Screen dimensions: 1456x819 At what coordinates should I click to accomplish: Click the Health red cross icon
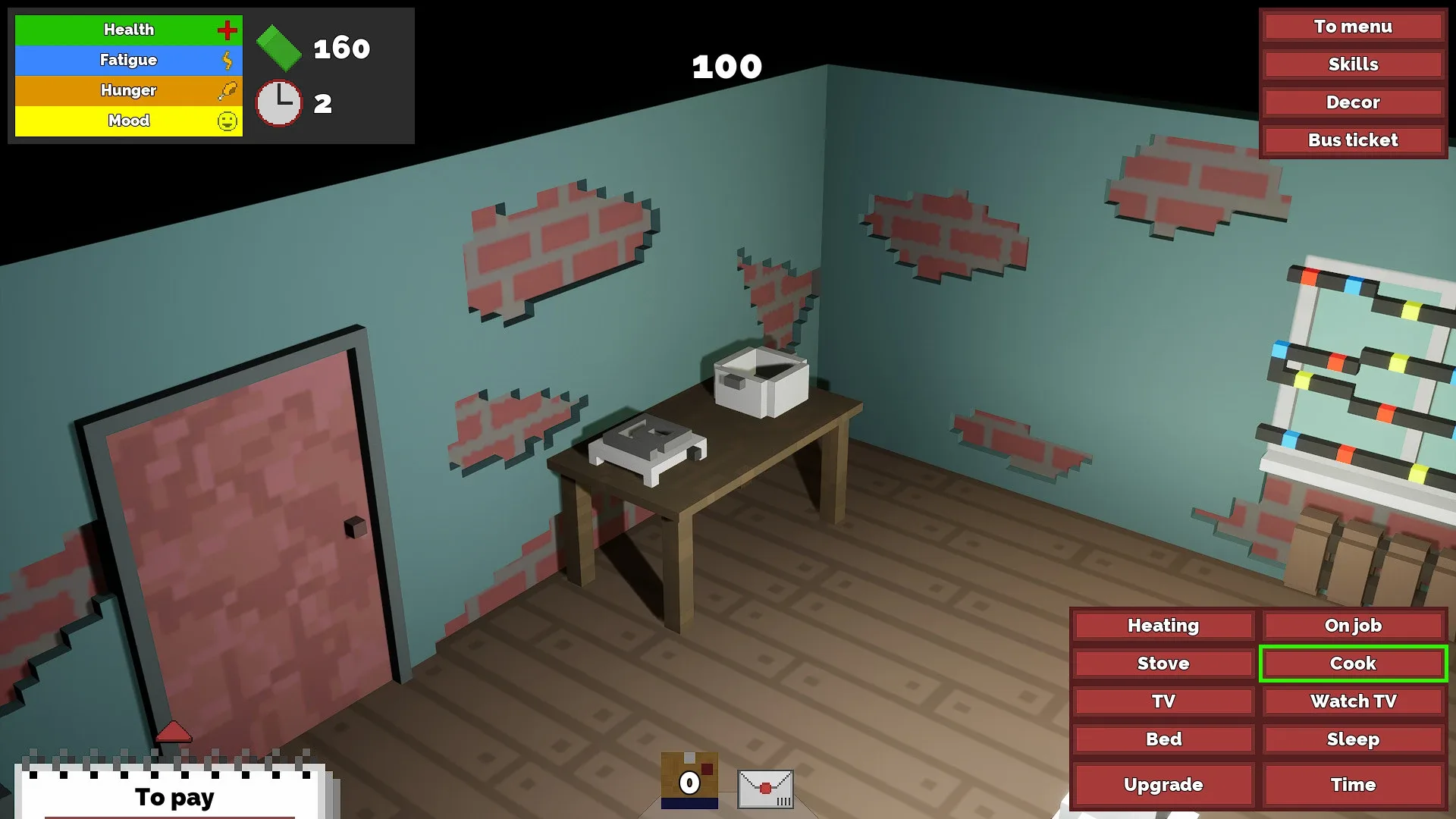[x=226, y=30]
